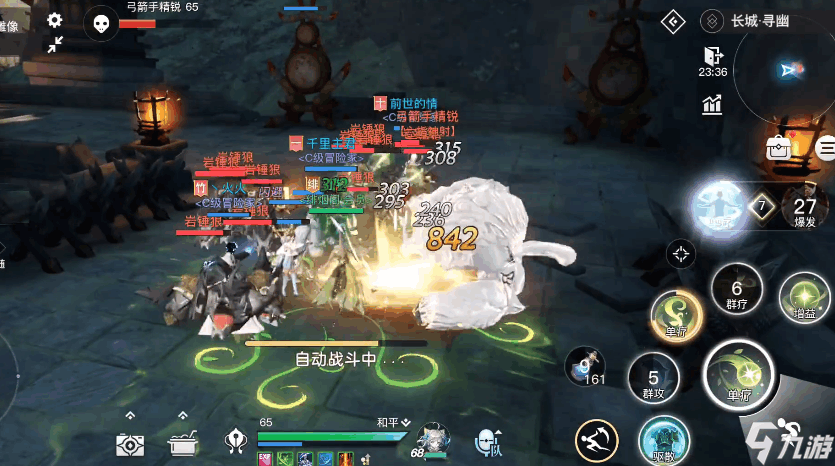835x466 pixels.
Task: Toggle the collapse arrows under the gear
Action: click(x=54, y=44)
